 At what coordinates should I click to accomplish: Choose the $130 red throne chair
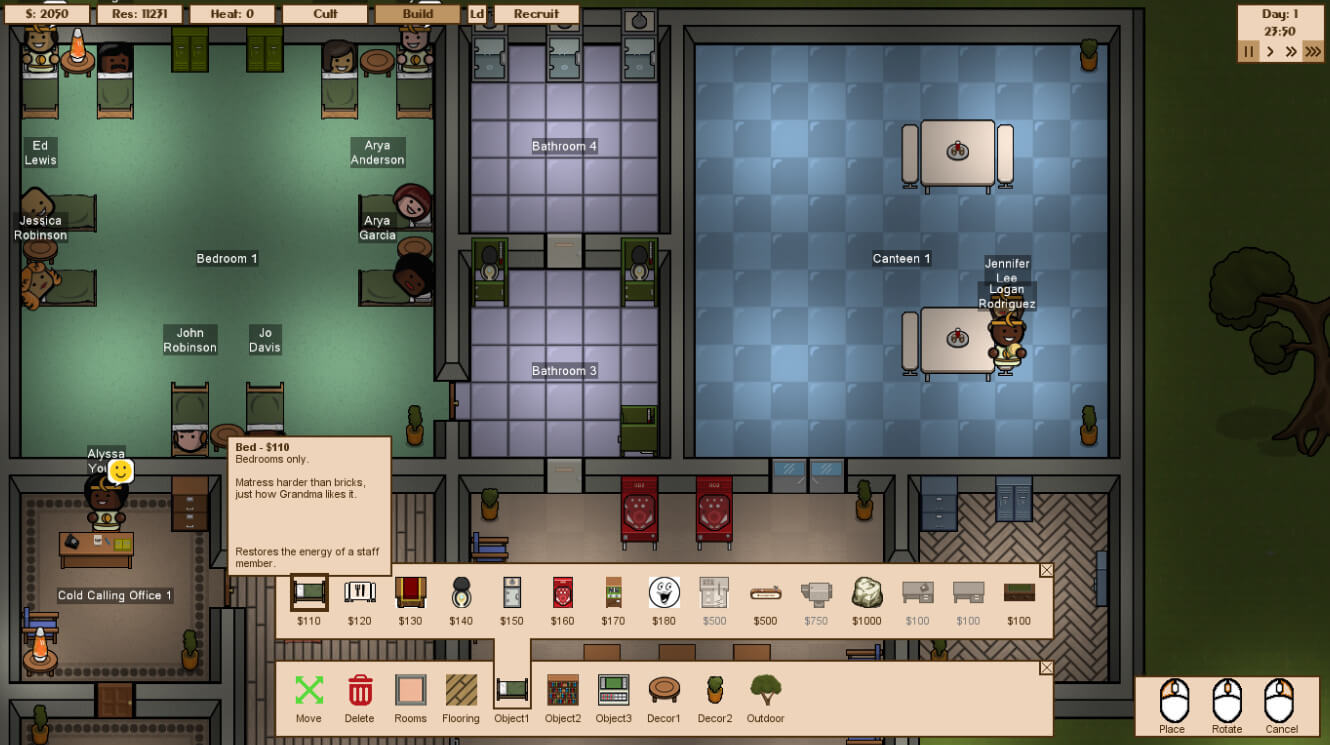(410, 593)
